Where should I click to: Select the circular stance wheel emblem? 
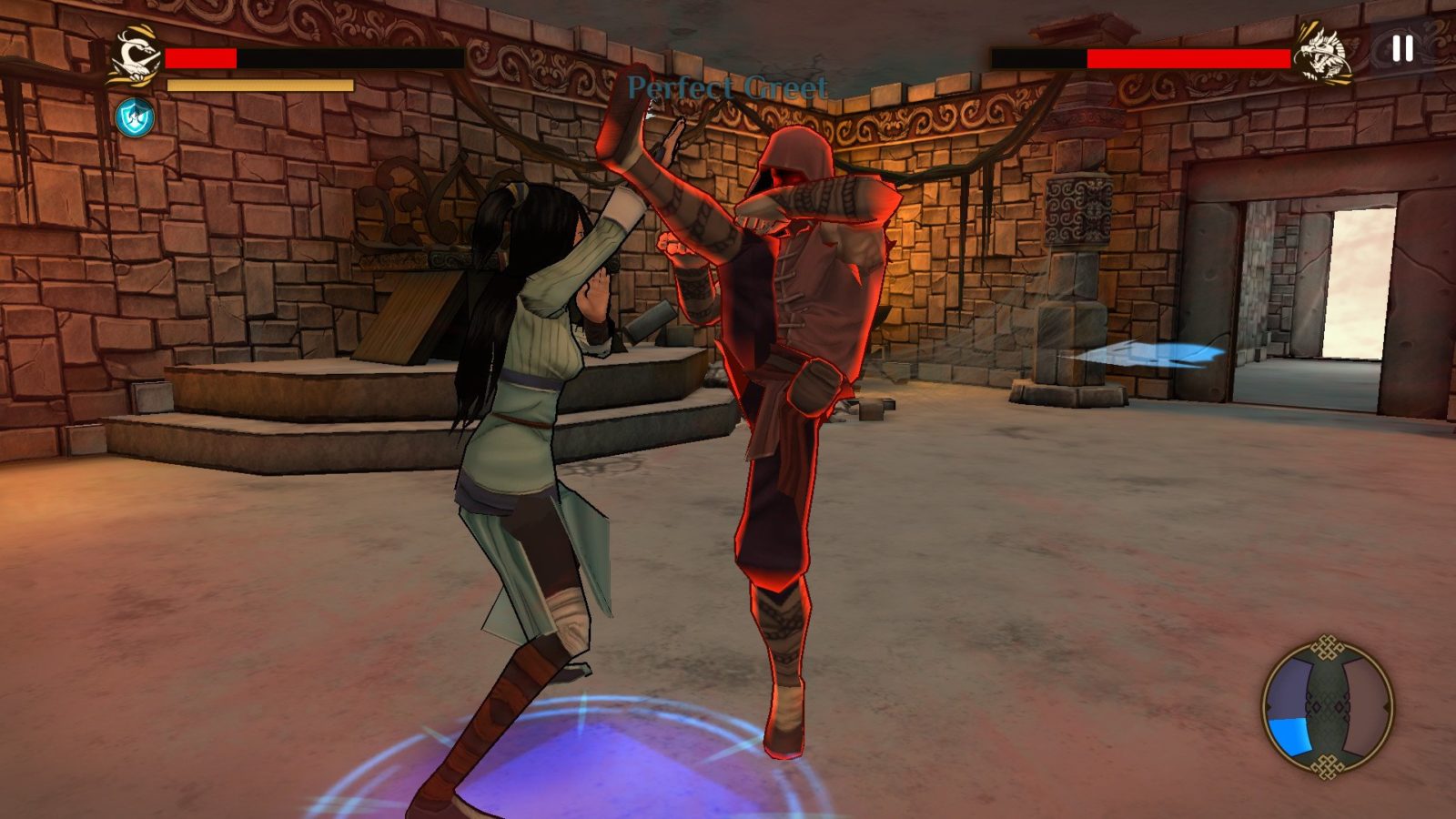click(x=1328, y=707)
